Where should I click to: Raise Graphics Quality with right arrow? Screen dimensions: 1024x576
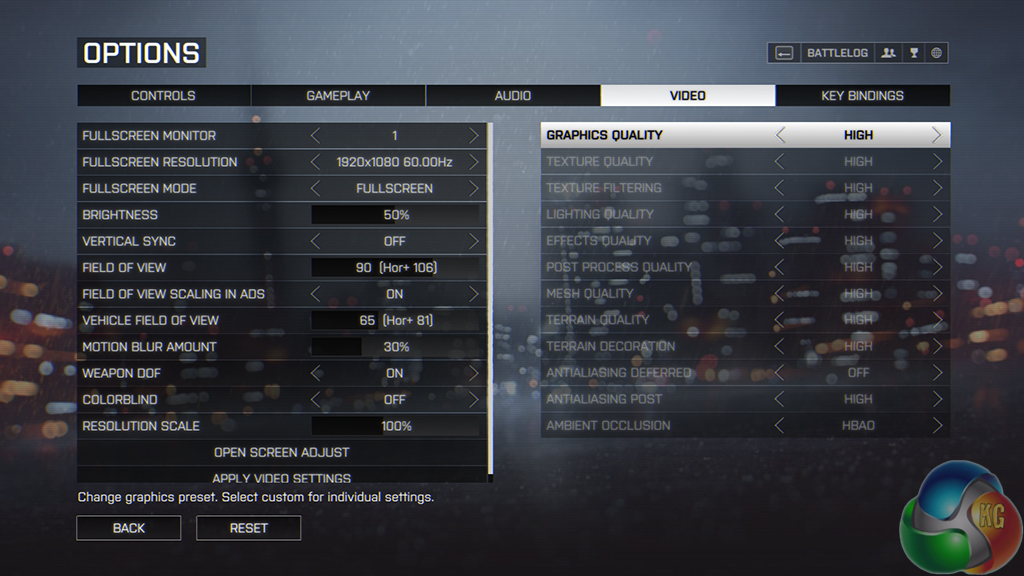pos(937,135)
